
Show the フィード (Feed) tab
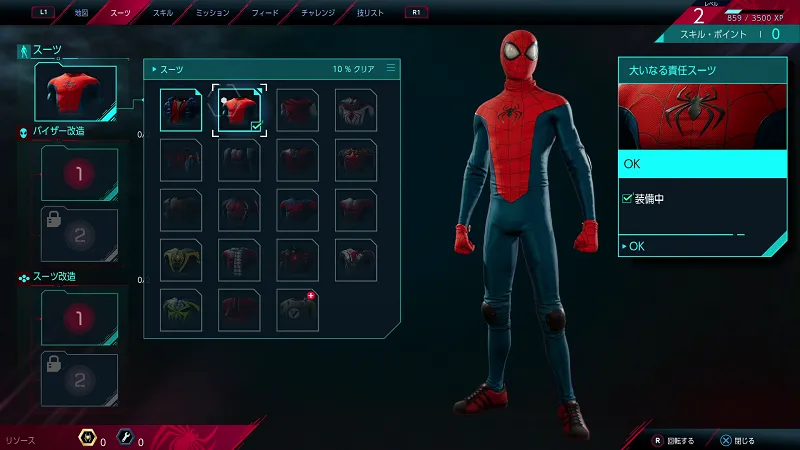pyautogui.click(x=266, y=13)
